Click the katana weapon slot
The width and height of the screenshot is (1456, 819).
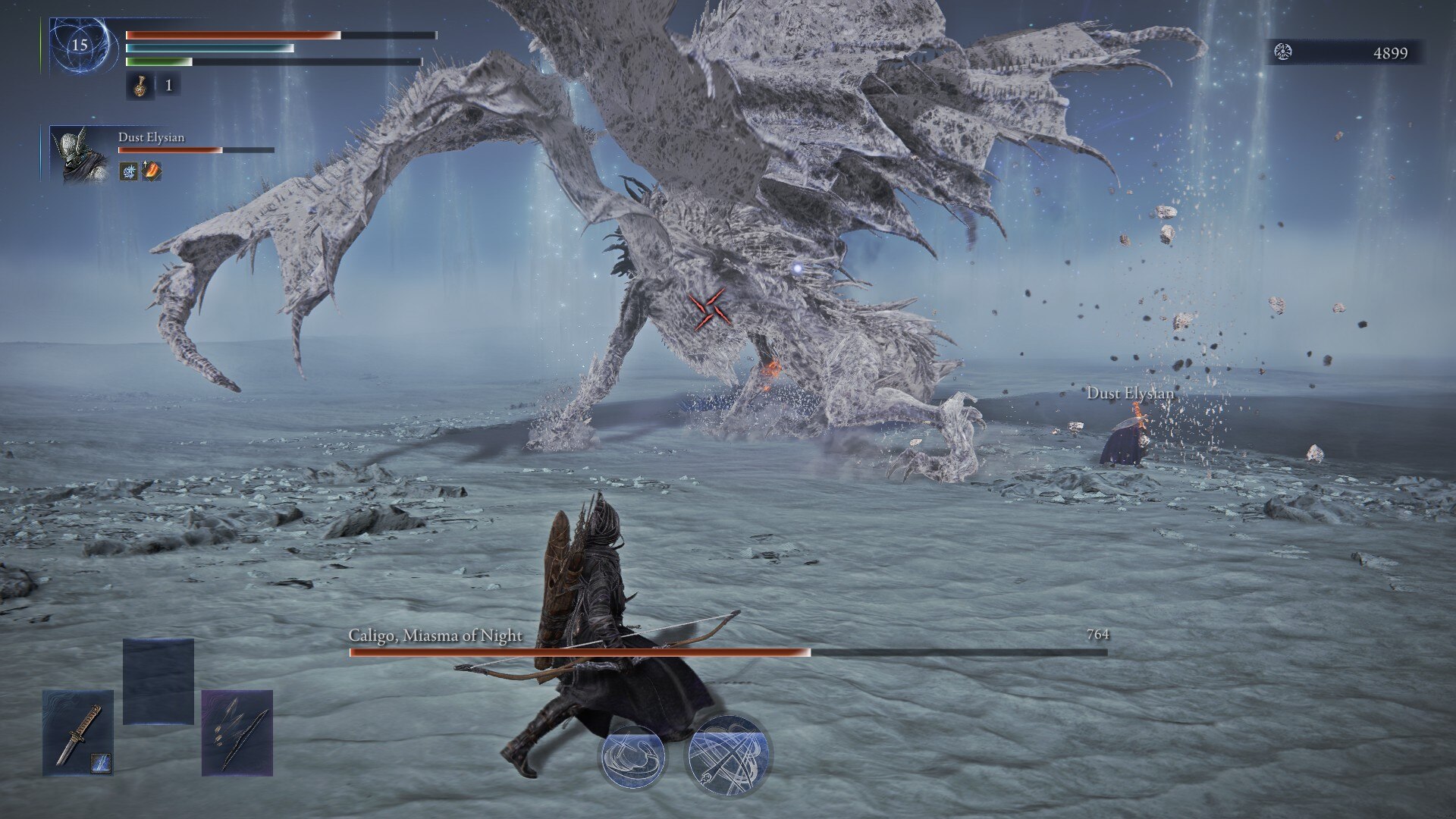pos(78,733)
